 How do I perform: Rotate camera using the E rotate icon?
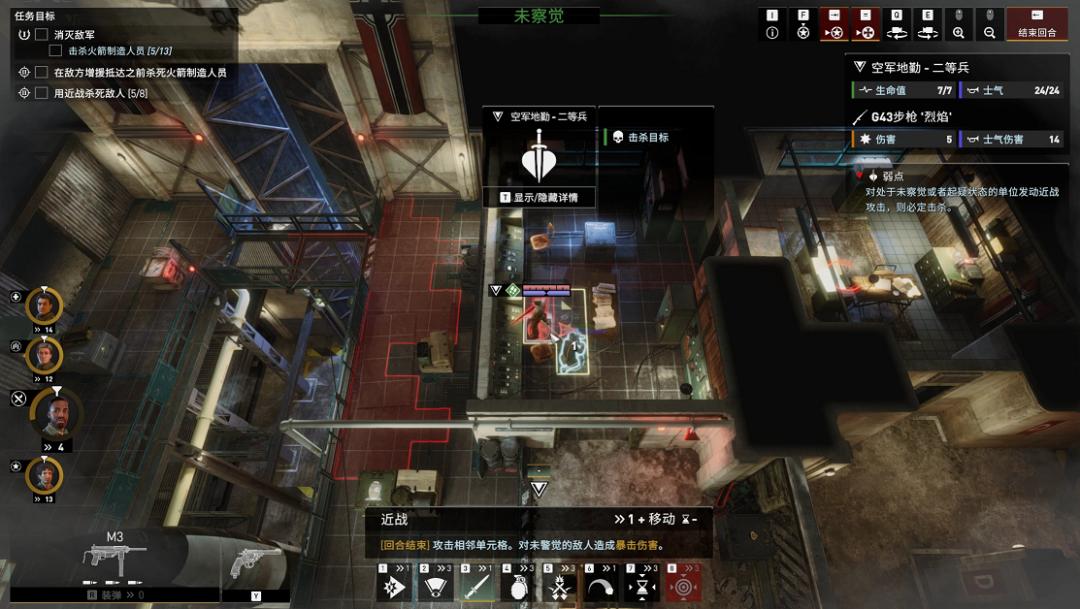[x=927, y=32]
